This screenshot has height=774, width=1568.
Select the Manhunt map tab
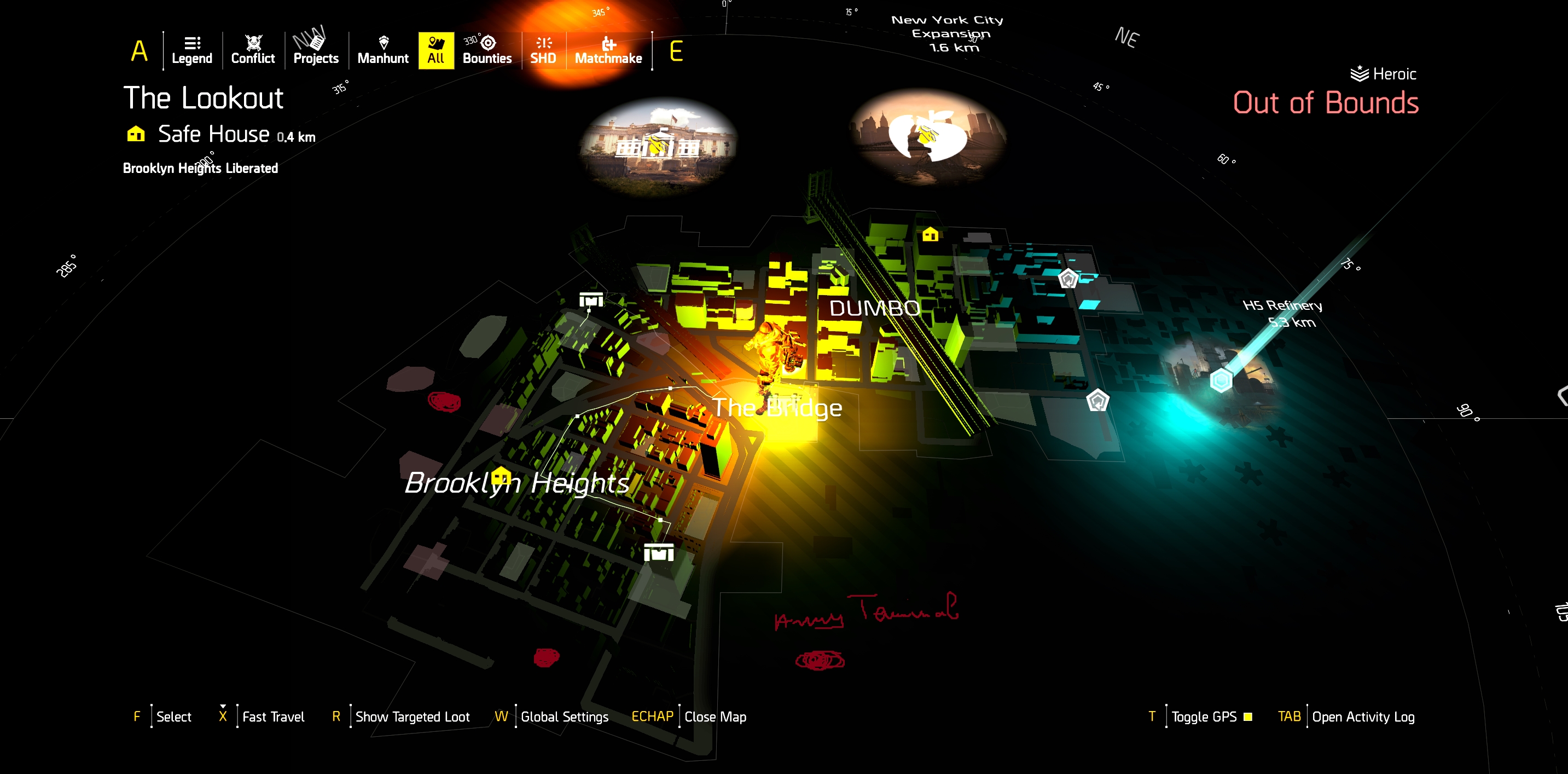pos(383,50)
